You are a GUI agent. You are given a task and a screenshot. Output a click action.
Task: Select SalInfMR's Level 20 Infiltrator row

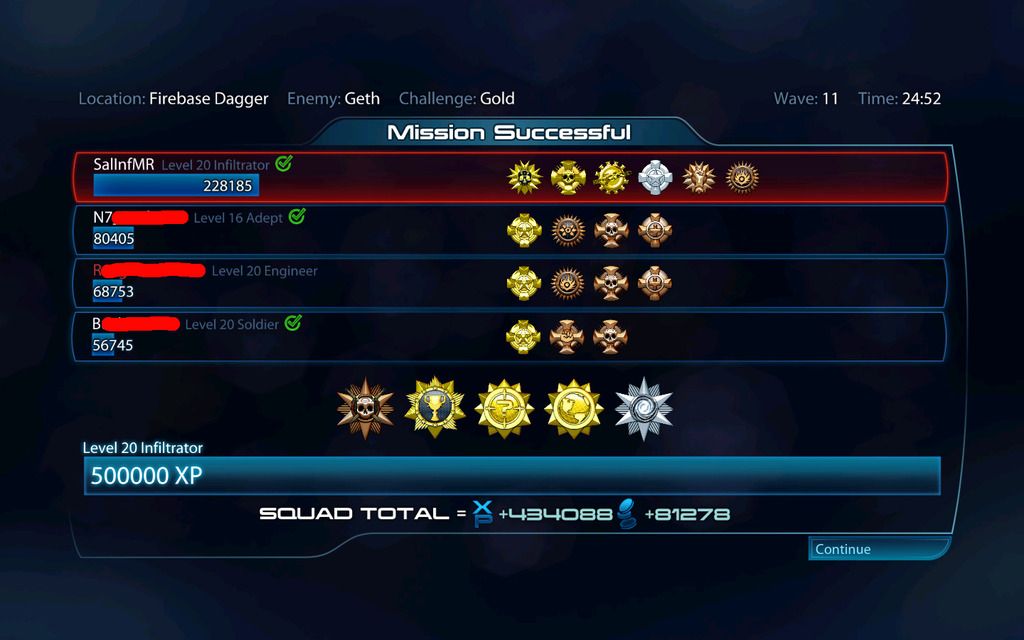(510, 177)
